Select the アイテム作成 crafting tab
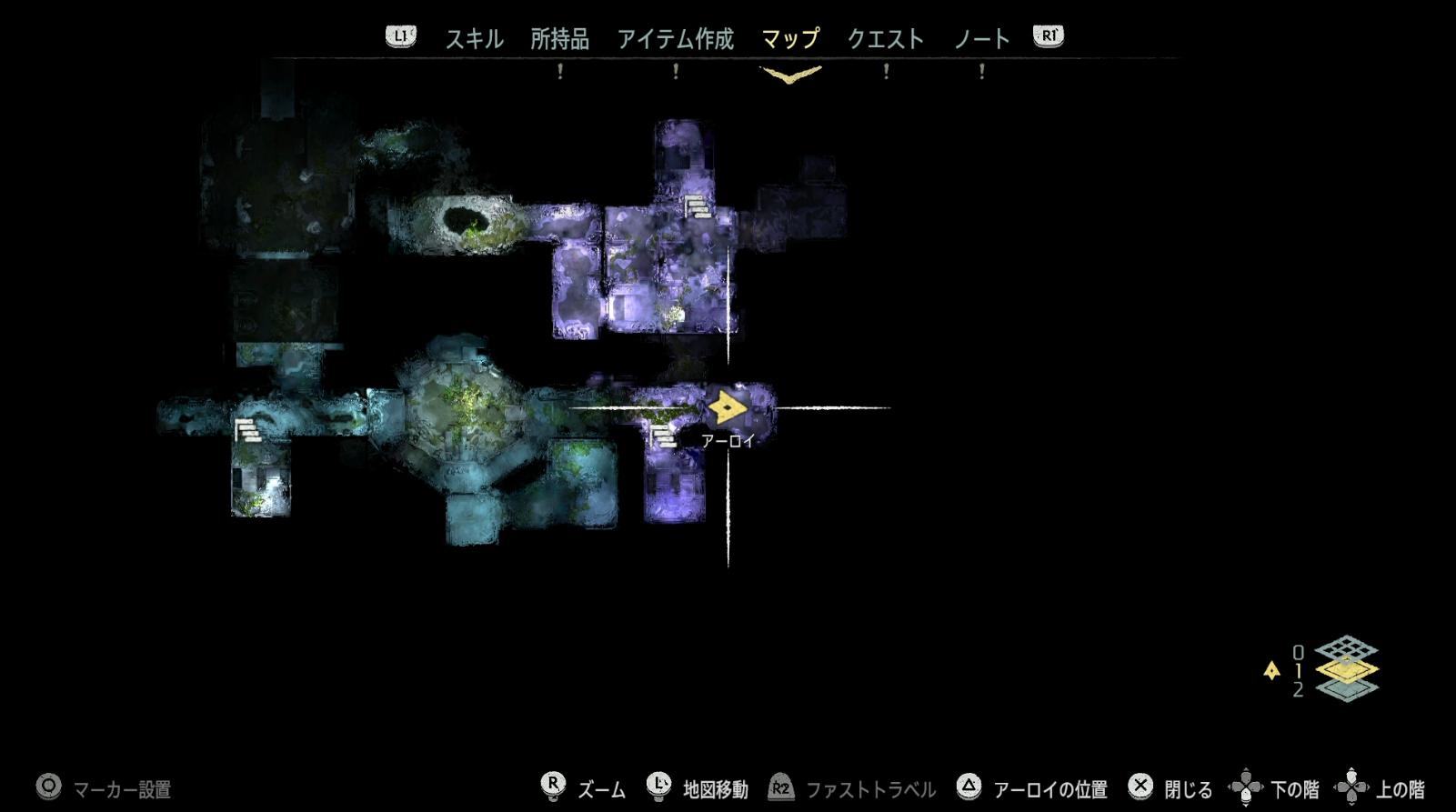The width and height of the screenshot is (1456, 812). (675, 39)
